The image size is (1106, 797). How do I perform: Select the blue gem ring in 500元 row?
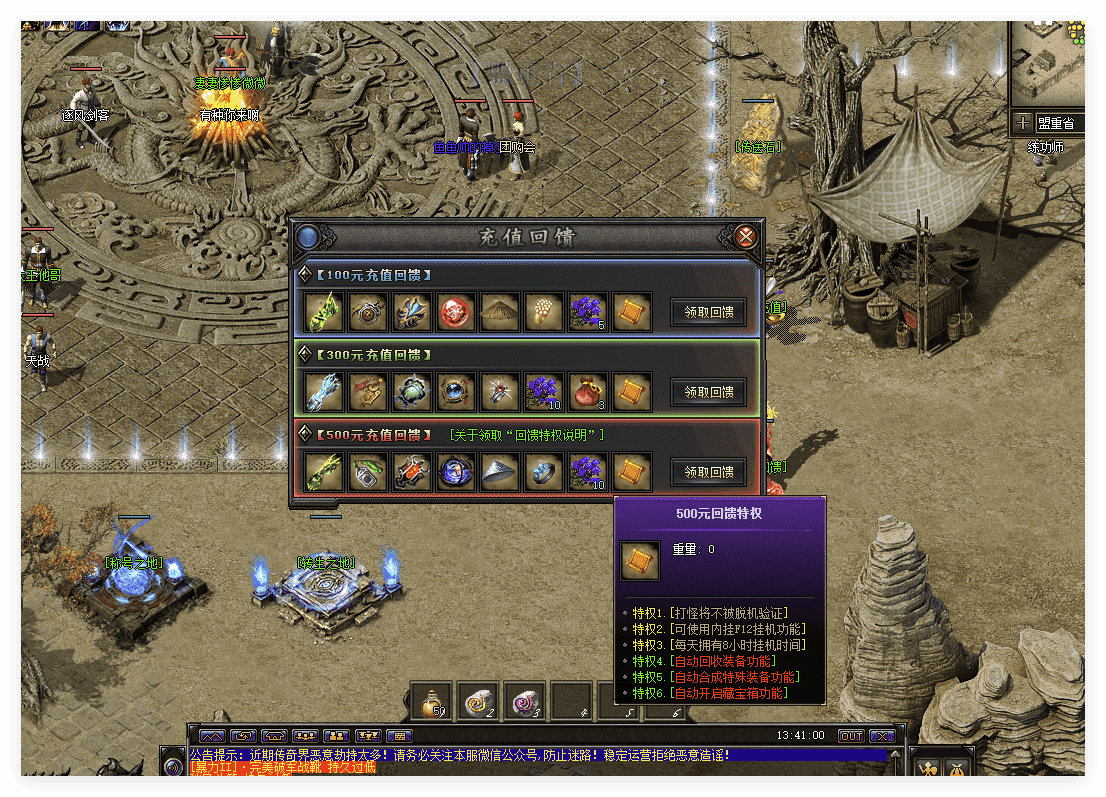tap(544, 472)
